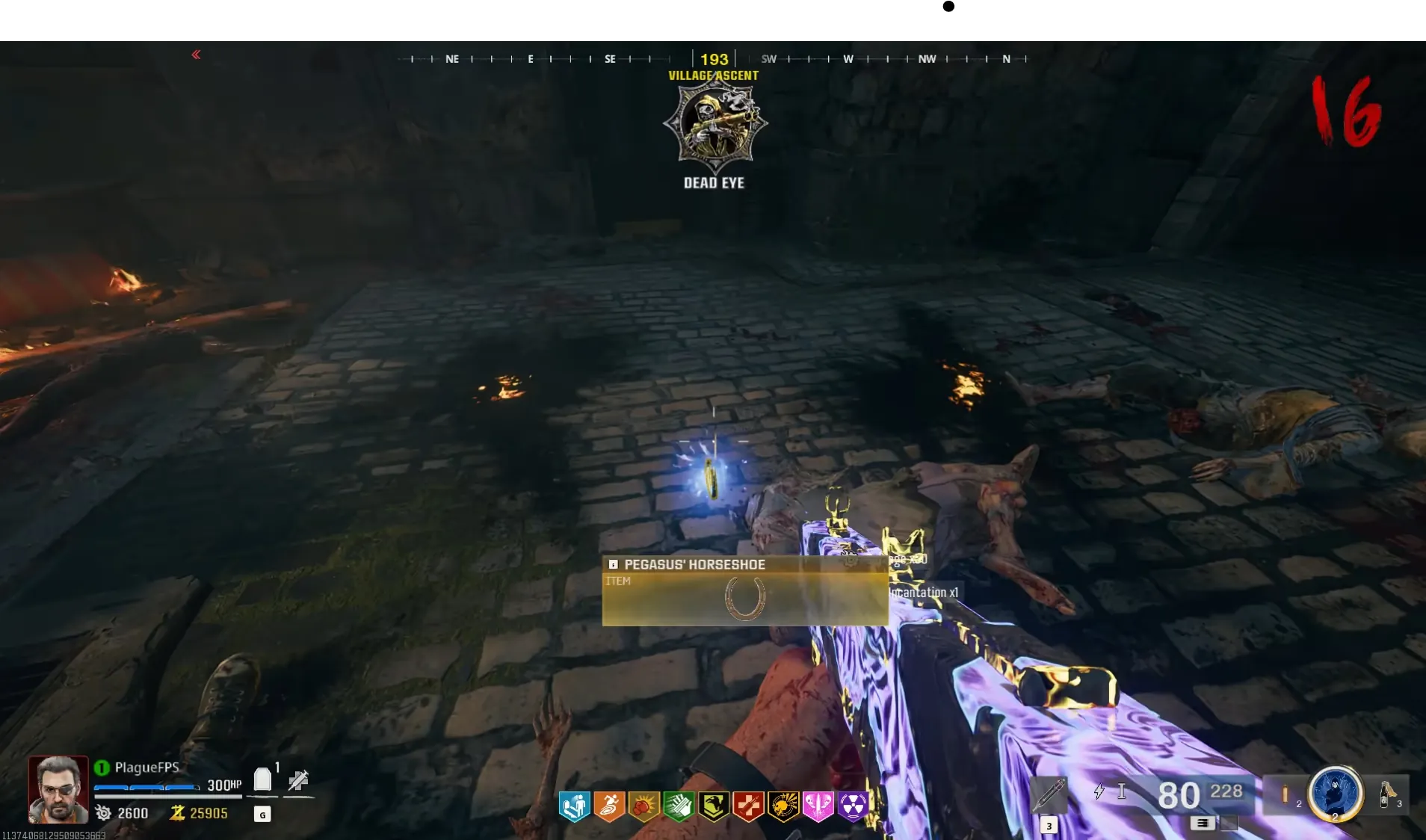Select the yellow skull Deadshot Daiquiri perk
The image size is (1426, 840).
point(783,806)
